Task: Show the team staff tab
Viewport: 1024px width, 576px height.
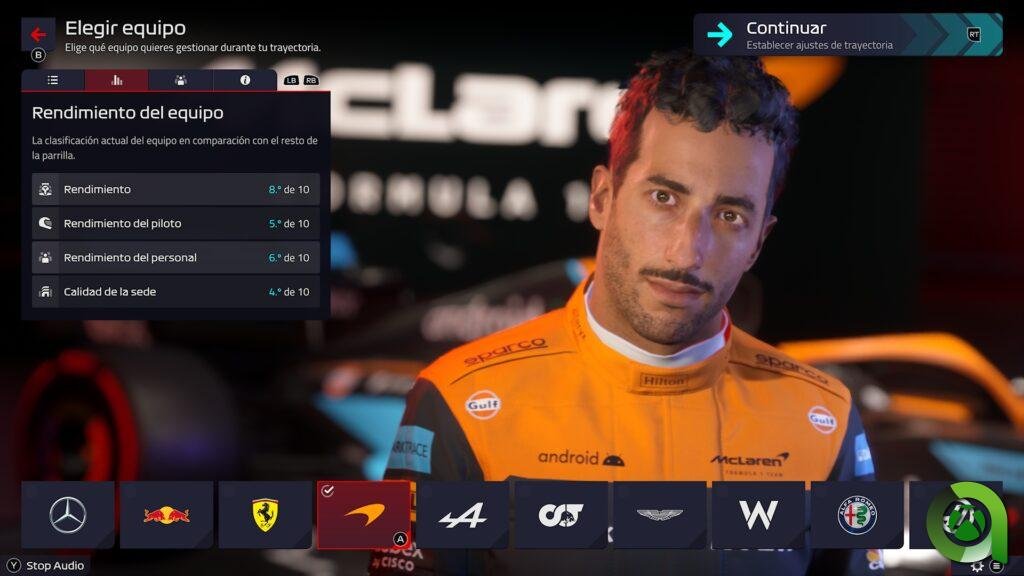Action: tap(180, 80)
